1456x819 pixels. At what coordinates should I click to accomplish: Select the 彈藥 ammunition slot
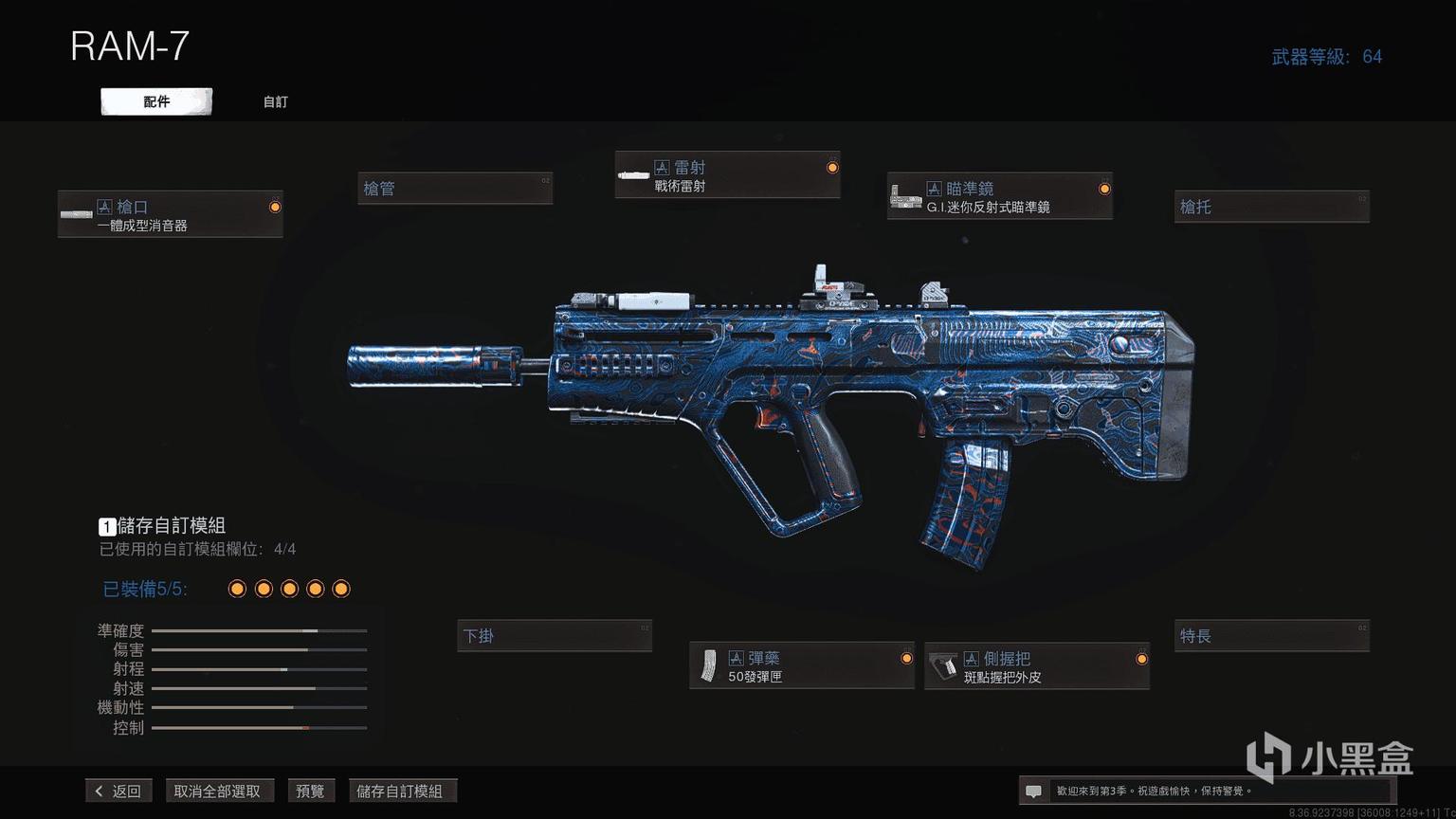(x=802, y=666)
